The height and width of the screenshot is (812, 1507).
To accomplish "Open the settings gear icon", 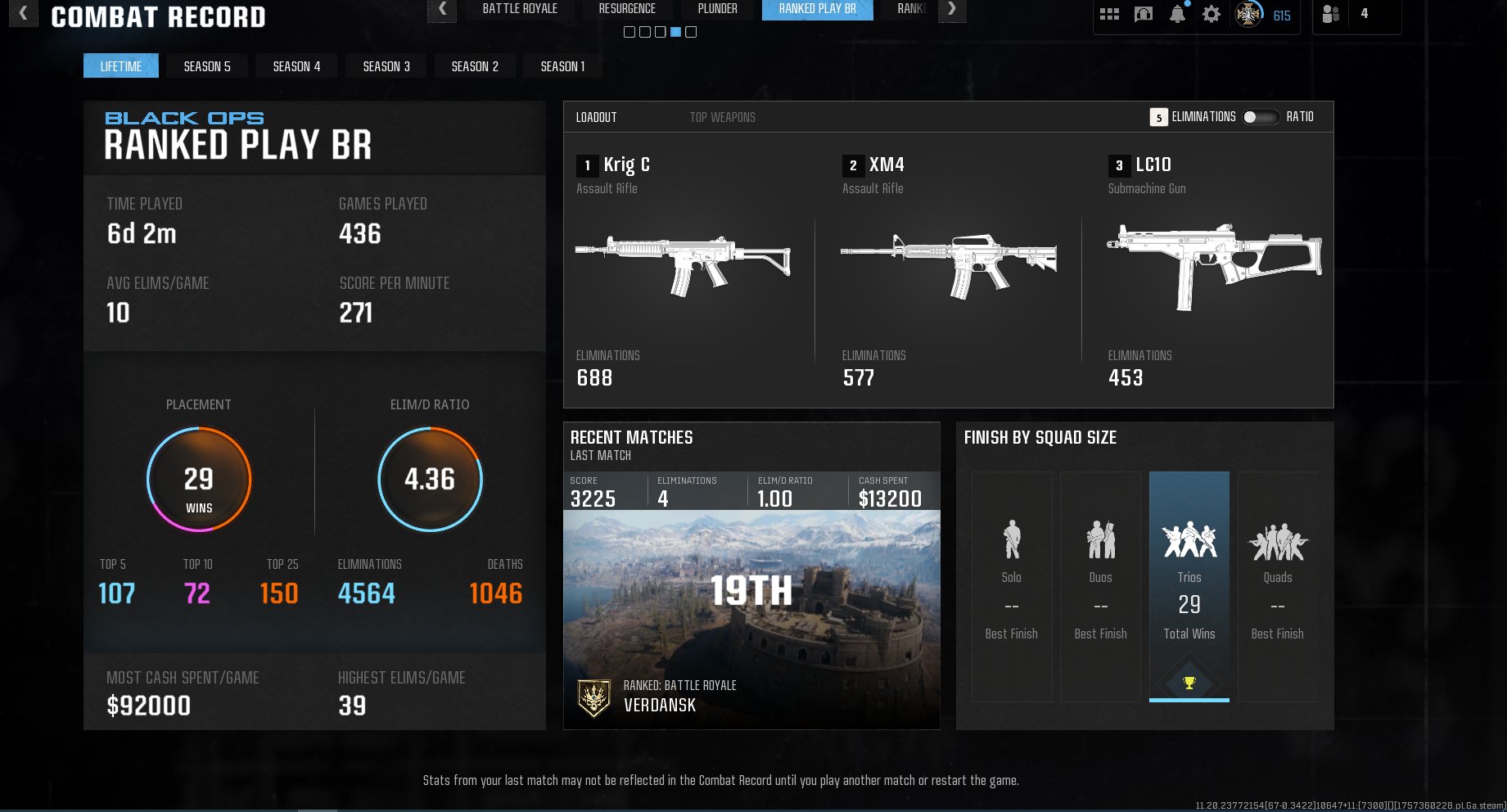I will point(1211,14).
